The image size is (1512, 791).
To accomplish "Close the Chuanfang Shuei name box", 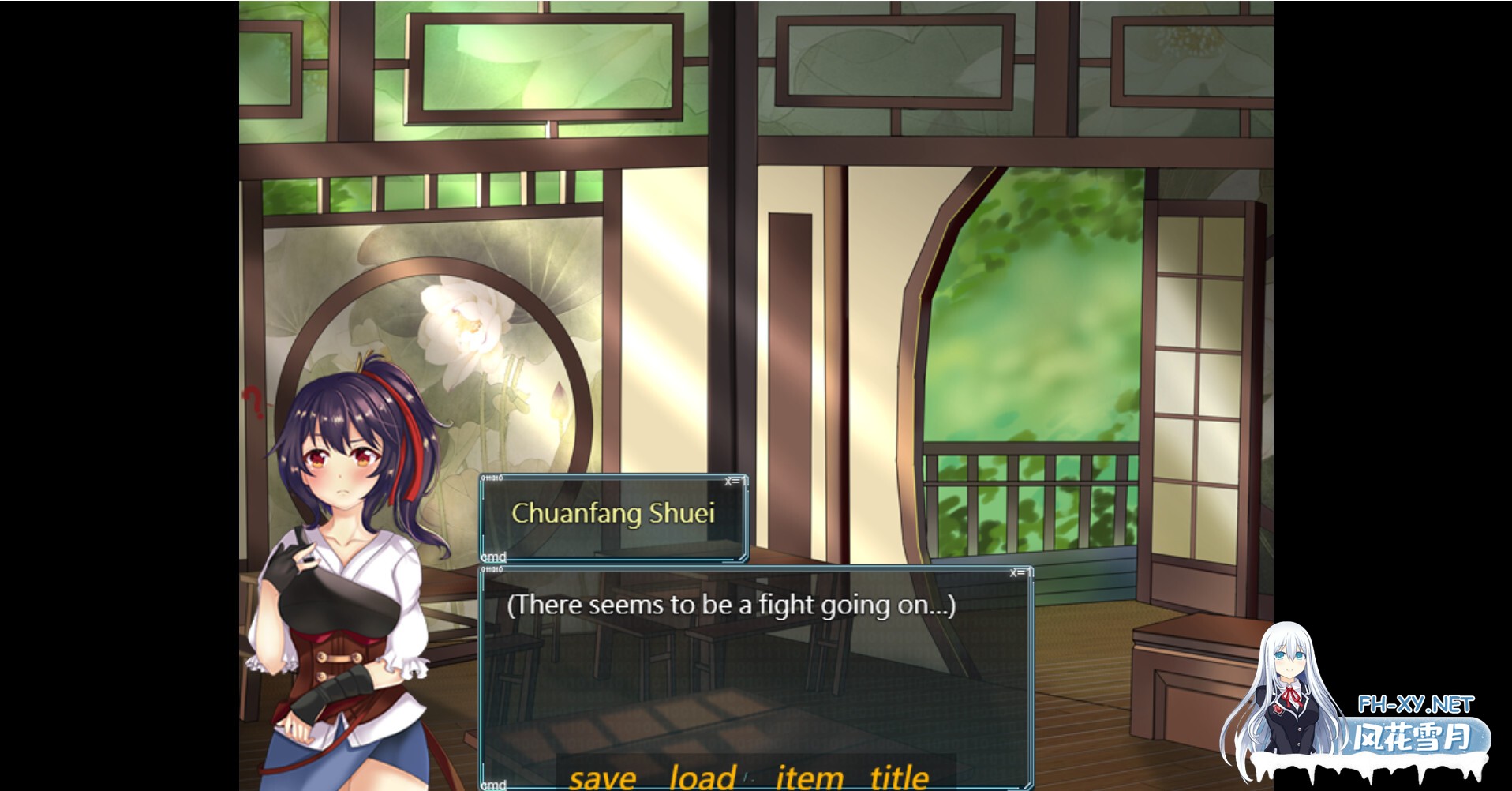I will coord(732,482).
